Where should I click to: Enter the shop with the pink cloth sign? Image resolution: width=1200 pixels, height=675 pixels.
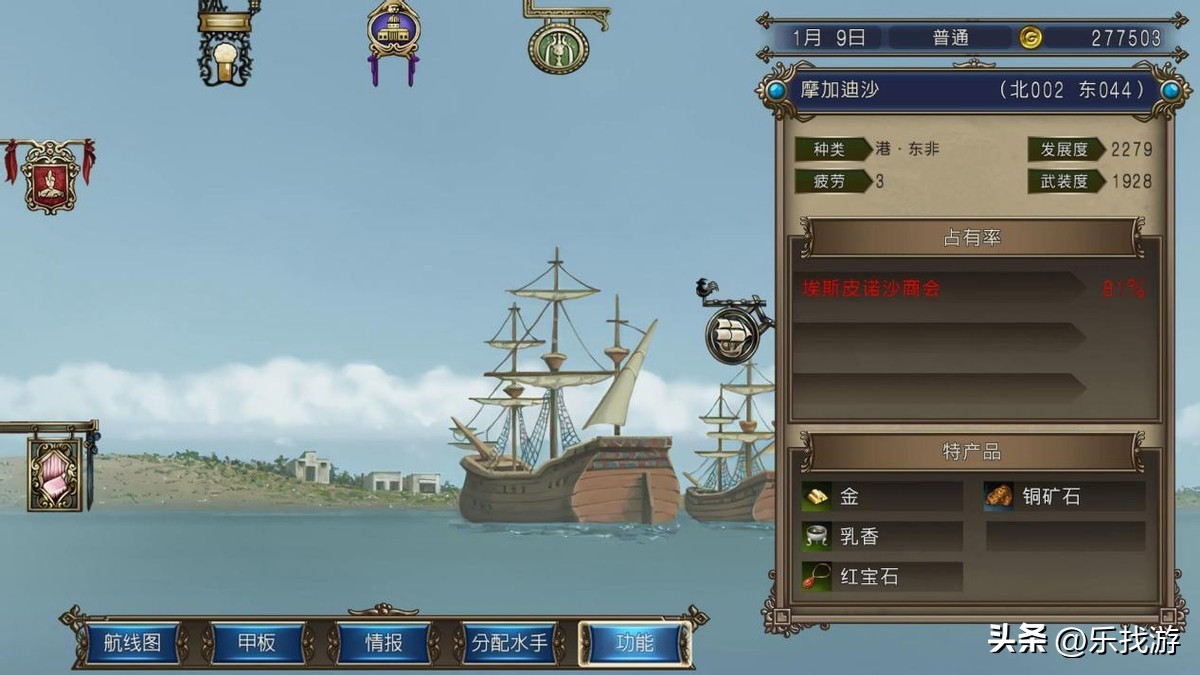click(54, 473)
